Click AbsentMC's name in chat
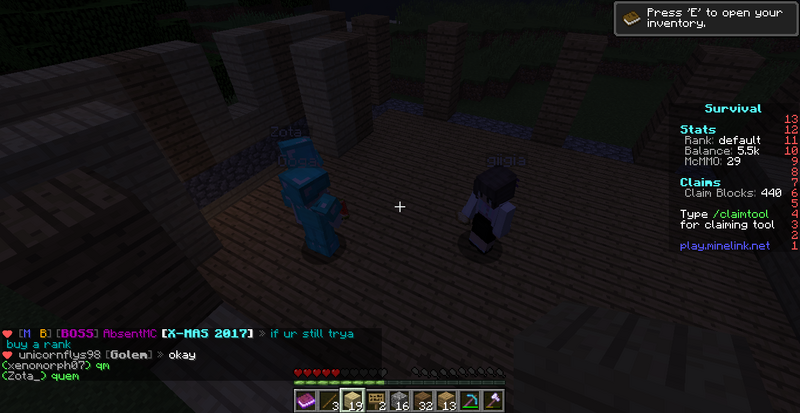Image resolution: width=800 pixels, height=413 pixels. pyautogui.click(x=130, y=333)
